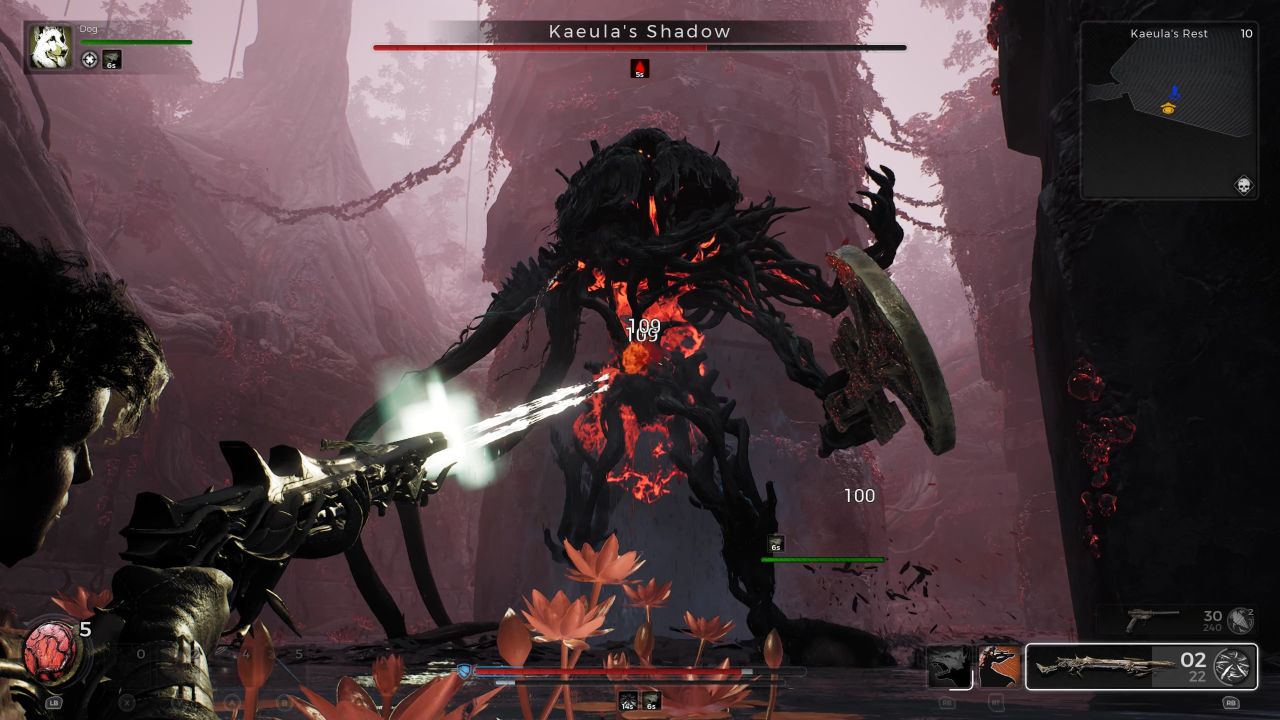
Task: Click the boss health bar
Action: 639,47
